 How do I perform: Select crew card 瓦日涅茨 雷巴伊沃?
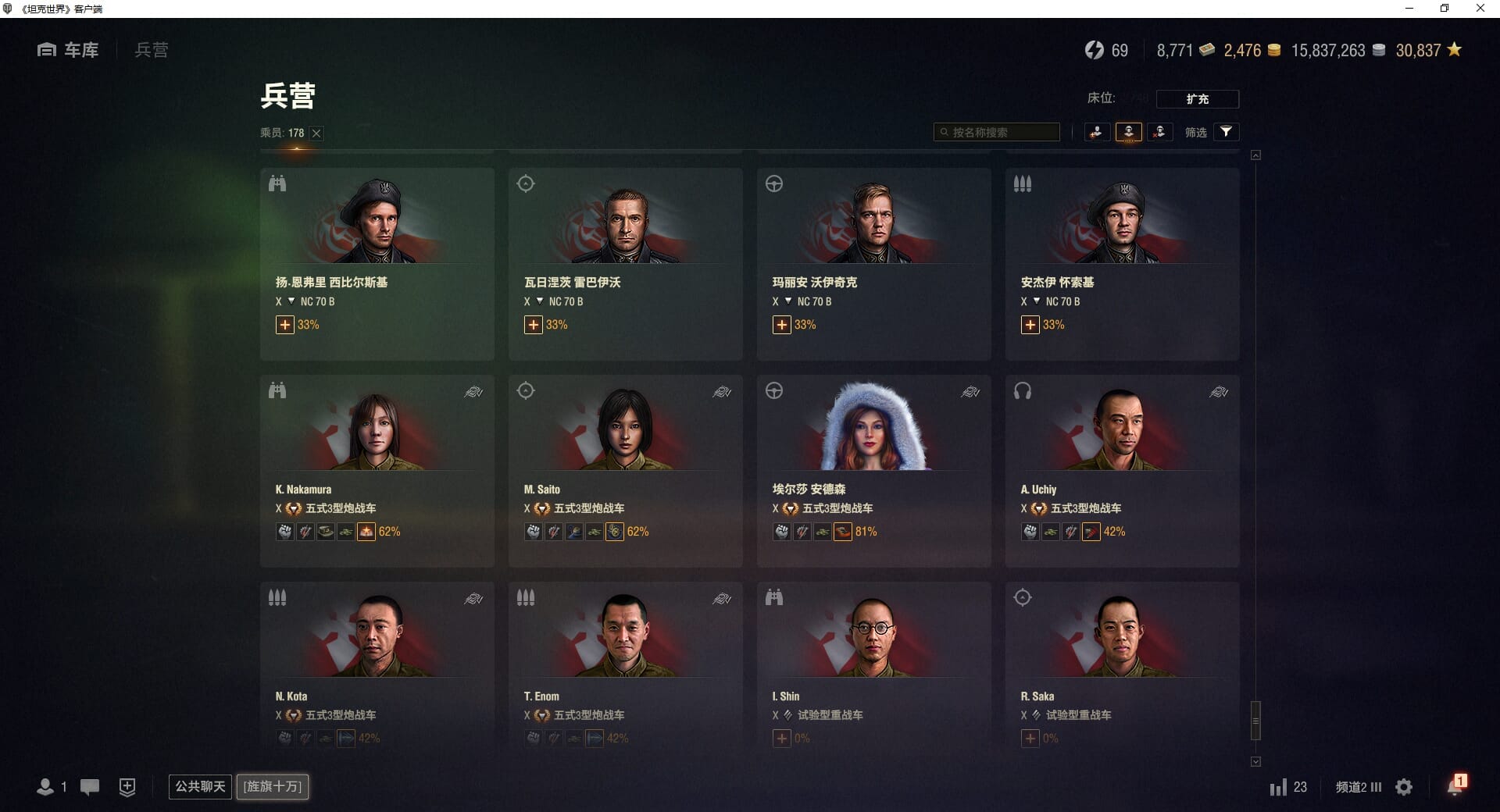[x=625, y=263]
